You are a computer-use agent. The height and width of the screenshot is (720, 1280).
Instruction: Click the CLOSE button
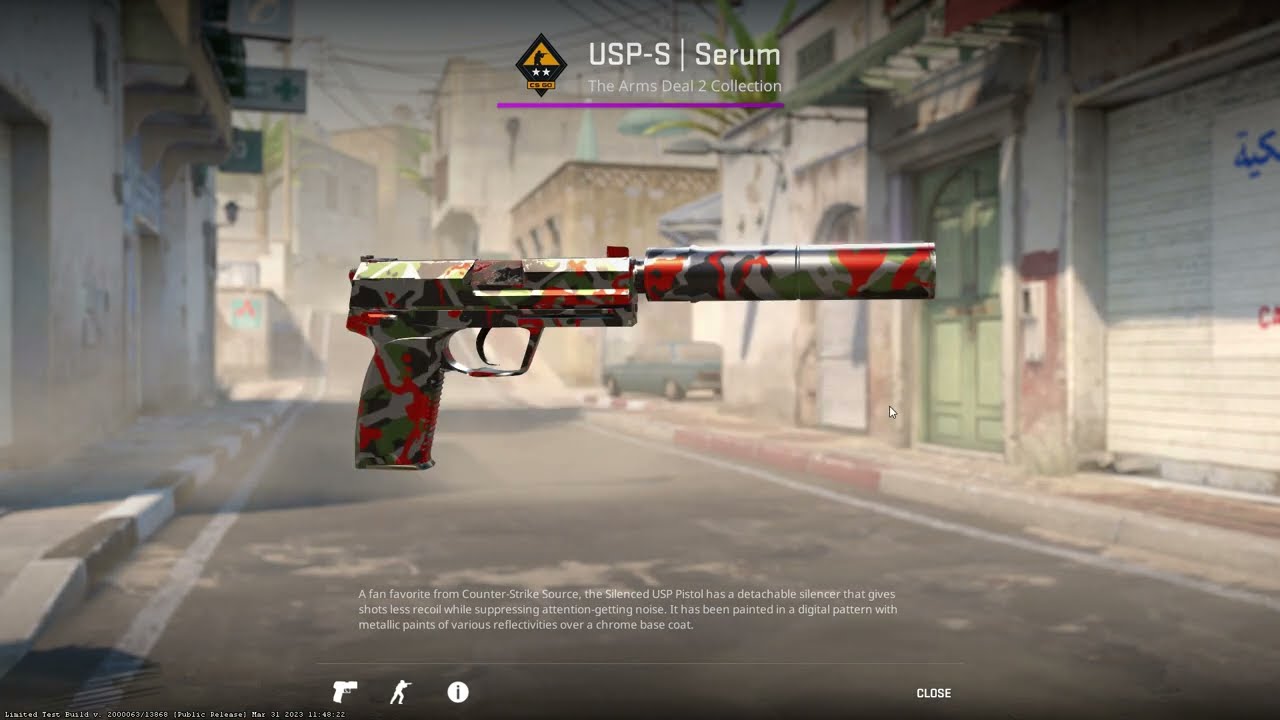[932, 692]
